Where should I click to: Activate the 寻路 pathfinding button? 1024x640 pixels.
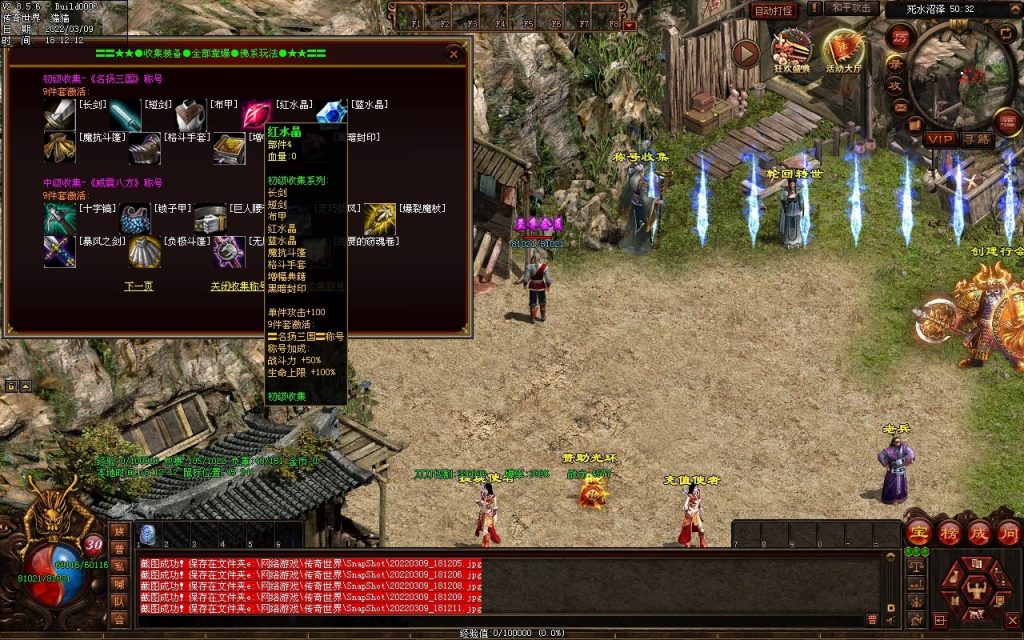pyautogui.click(x=977, y=138)
